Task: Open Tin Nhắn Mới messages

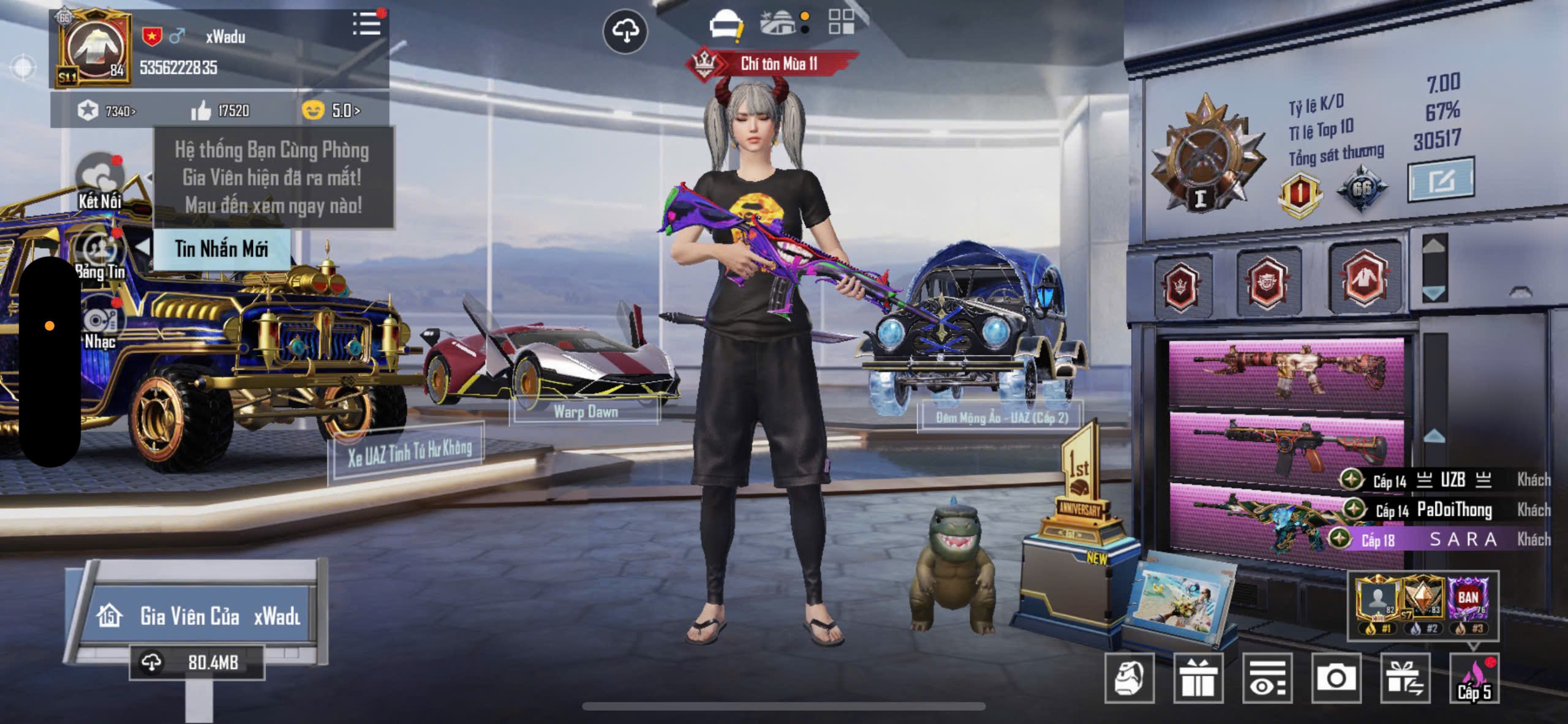Action: 221,249
